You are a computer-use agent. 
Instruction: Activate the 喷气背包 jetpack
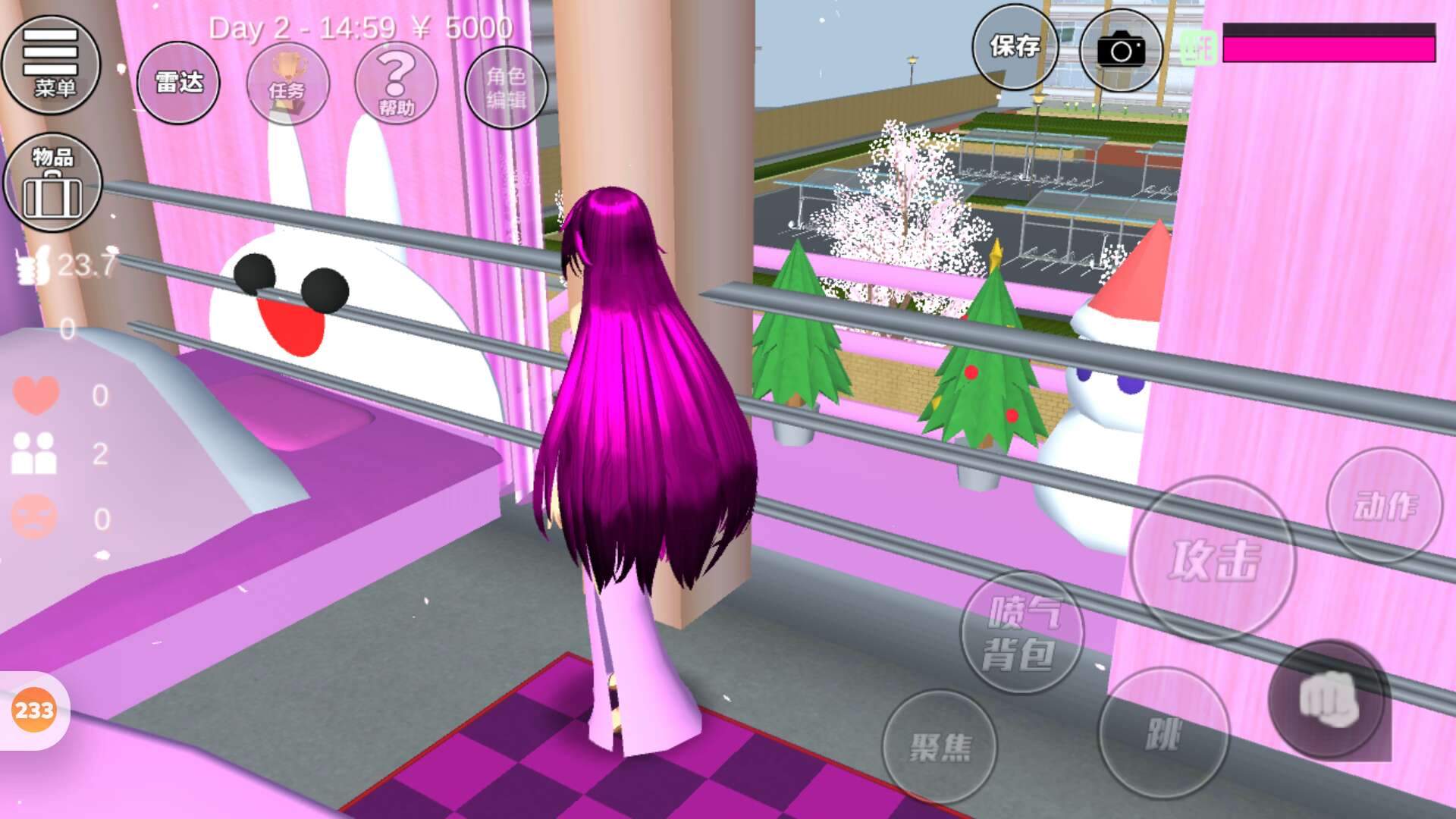pyautogui.click(x=1021, y=632)
